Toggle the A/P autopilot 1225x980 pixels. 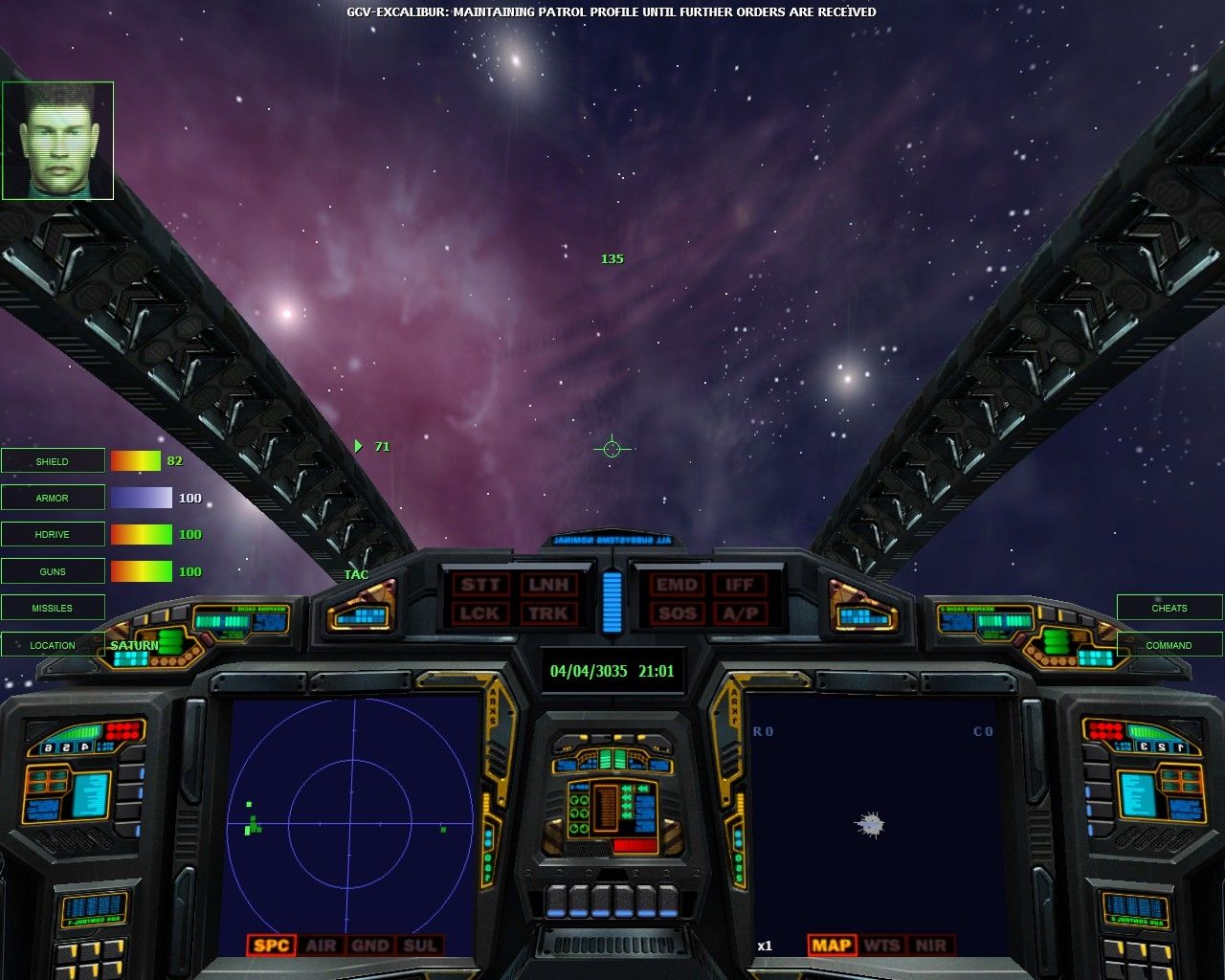[739, 613]
